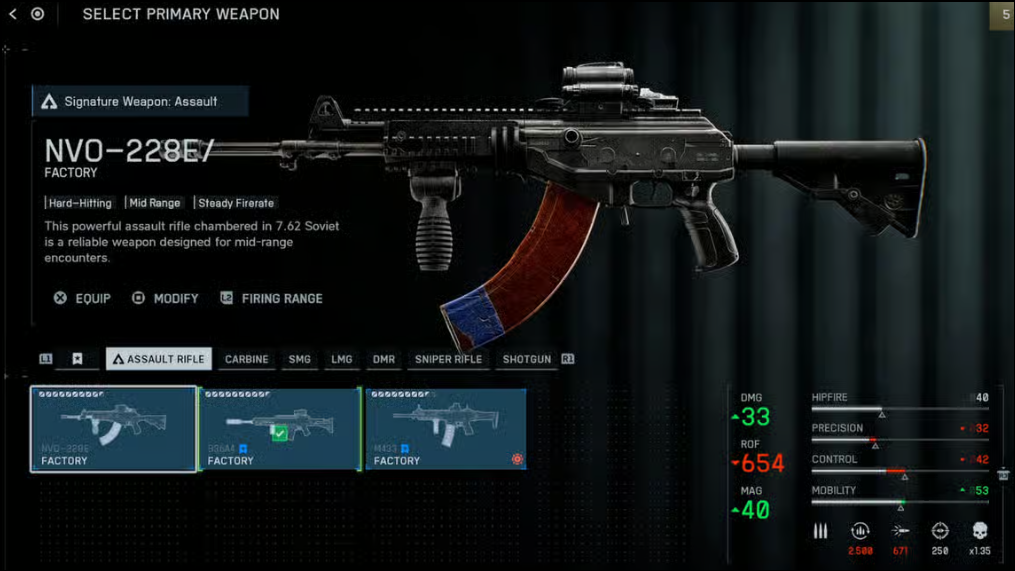This screenshot has height=571, width=1015.
Task: Select the SMG weapon category
Action: (x=300, y=359)
